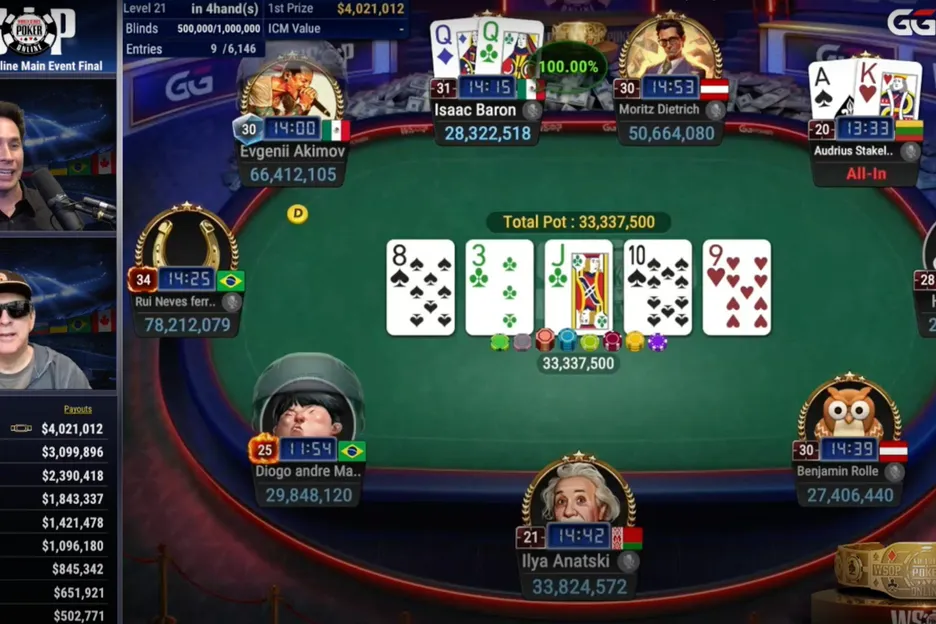Click the yellow dealer button marker
The image size is (936, 624).
(x=297, y=213)
